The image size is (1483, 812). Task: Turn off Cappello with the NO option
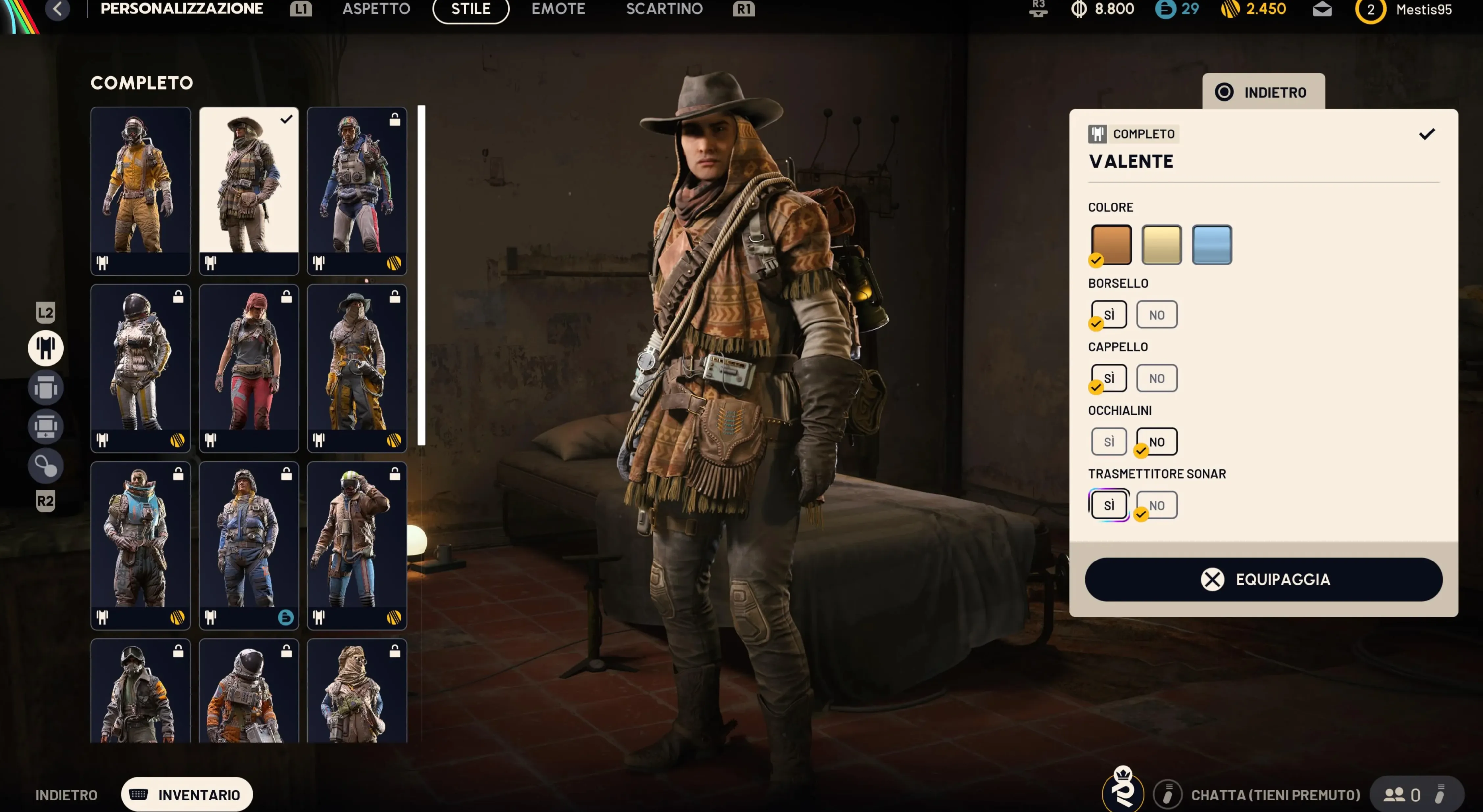coord(1156,378)
